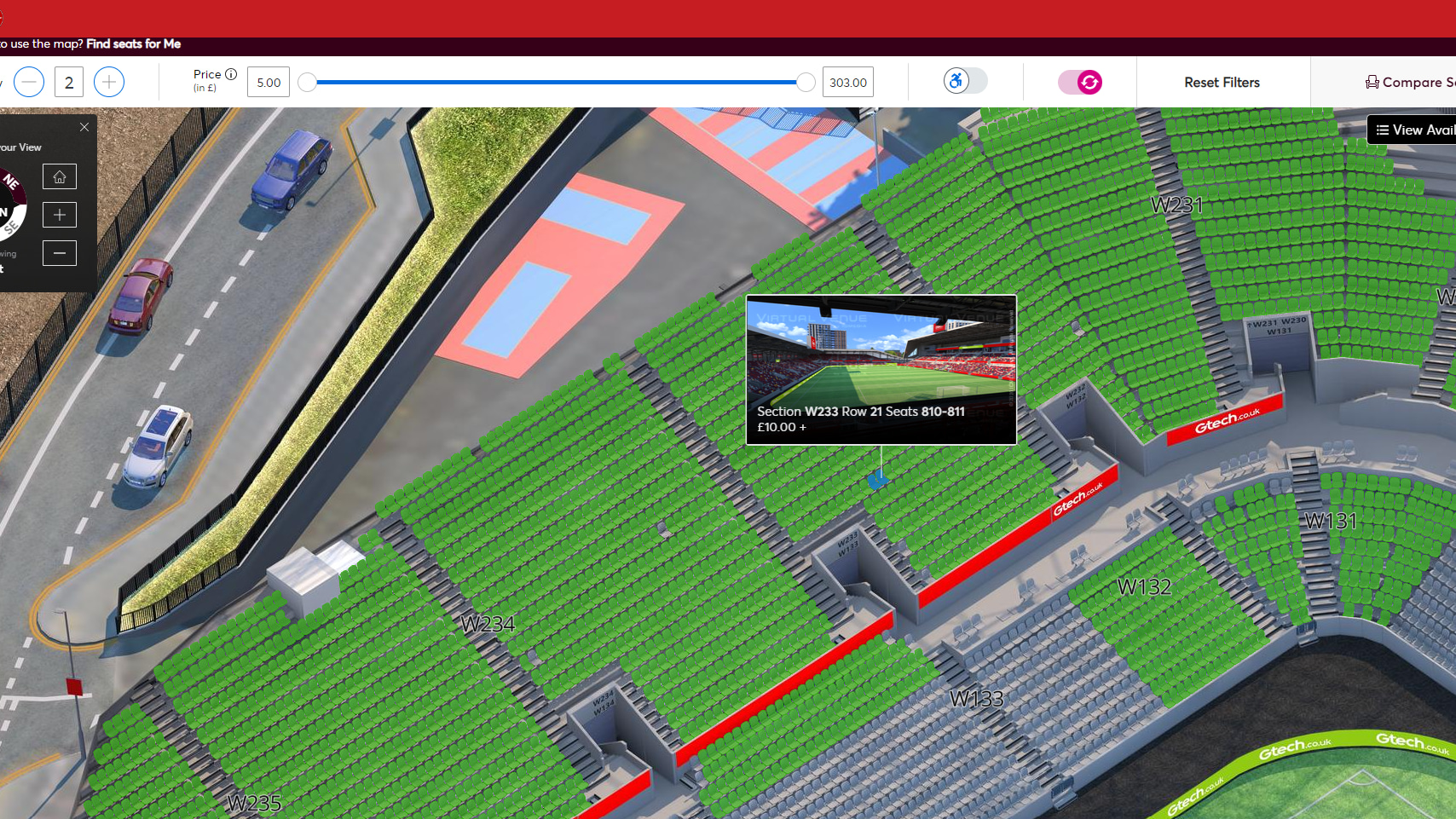
Task: Disable the pink resale filter toggle
Action: 1081,82
